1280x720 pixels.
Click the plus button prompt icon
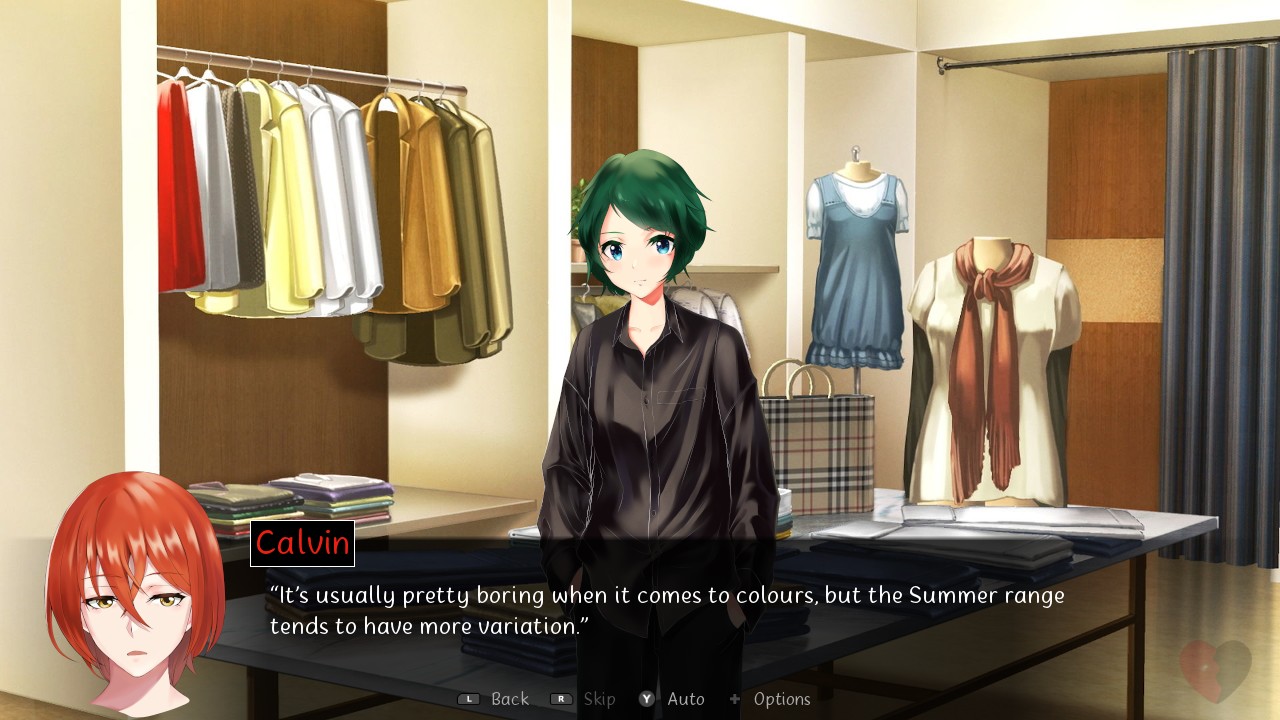pyautogui.click(x=737, y=699)
